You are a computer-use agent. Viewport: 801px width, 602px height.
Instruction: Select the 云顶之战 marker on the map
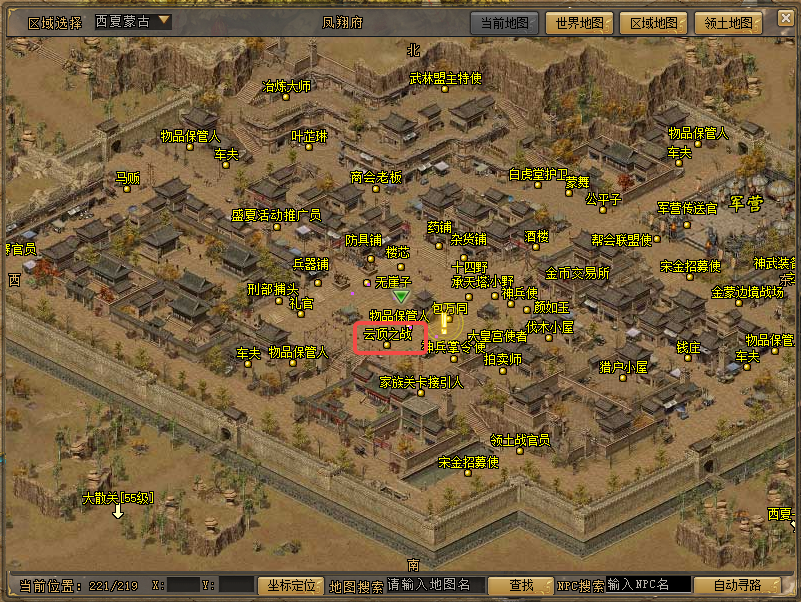tap(388, 336)
